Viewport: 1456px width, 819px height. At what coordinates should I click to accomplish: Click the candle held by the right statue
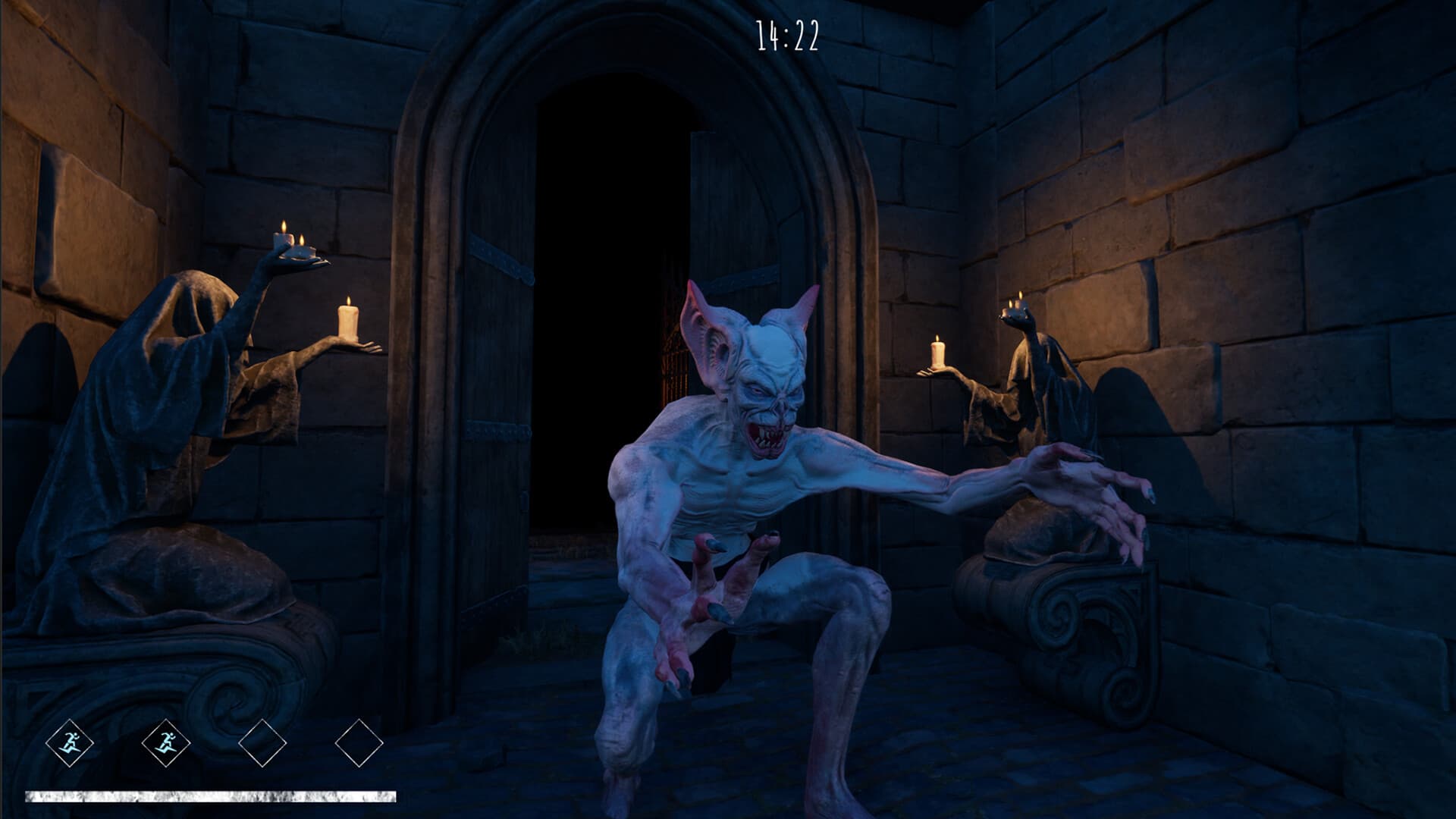coord(938,353)
